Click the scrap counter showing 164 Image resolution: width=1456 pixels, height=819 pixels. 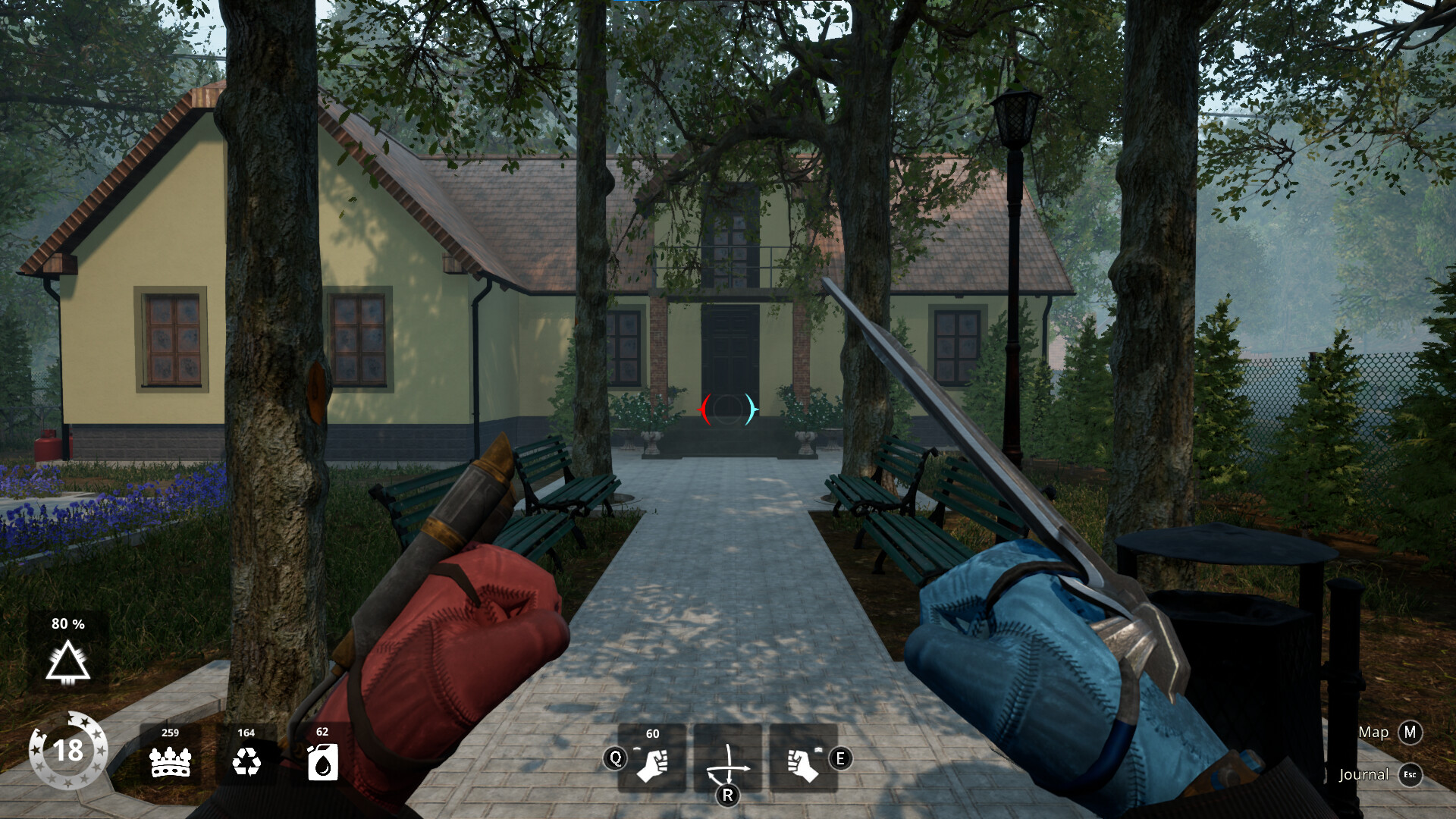(x=246, y=733)
